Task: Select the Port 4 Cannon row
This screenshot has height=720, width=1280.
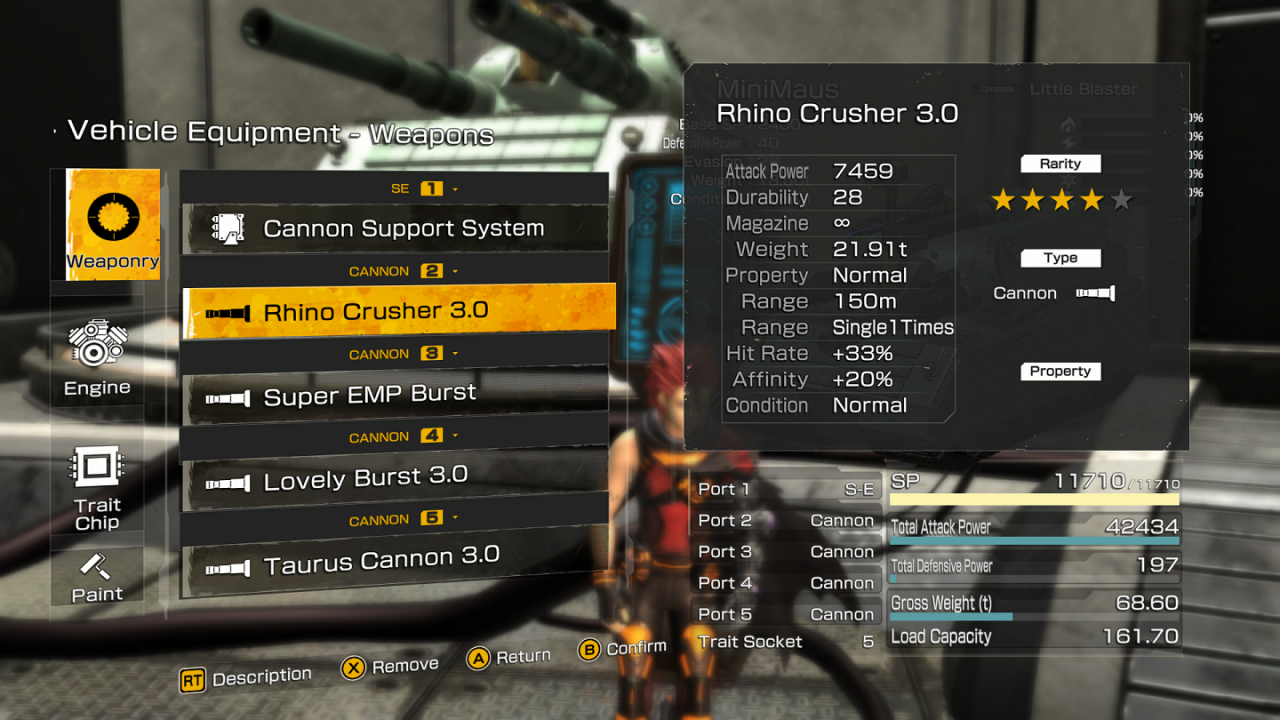Action: click(x=786, y=583)
